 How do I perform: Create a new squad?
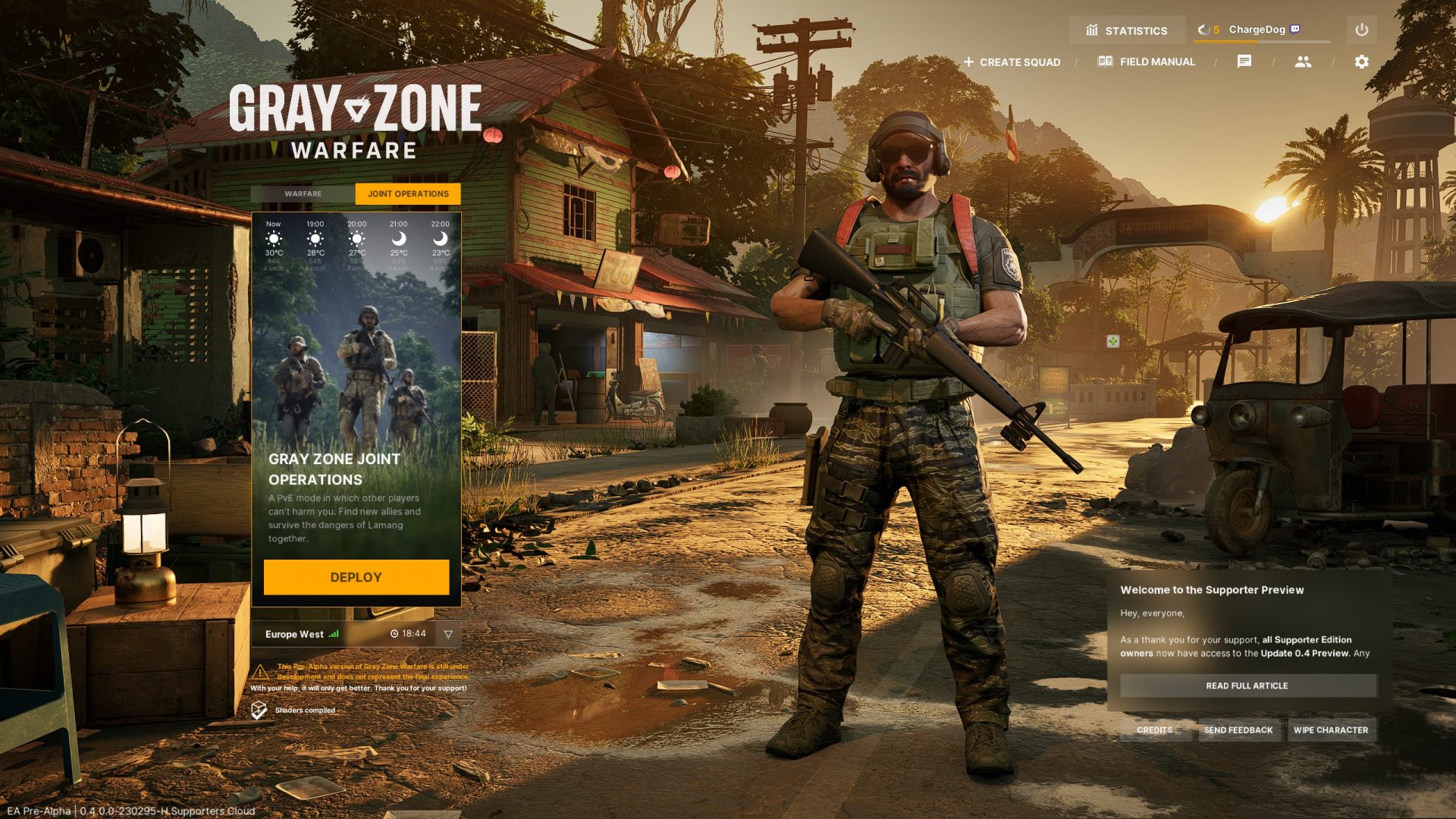1012,62
